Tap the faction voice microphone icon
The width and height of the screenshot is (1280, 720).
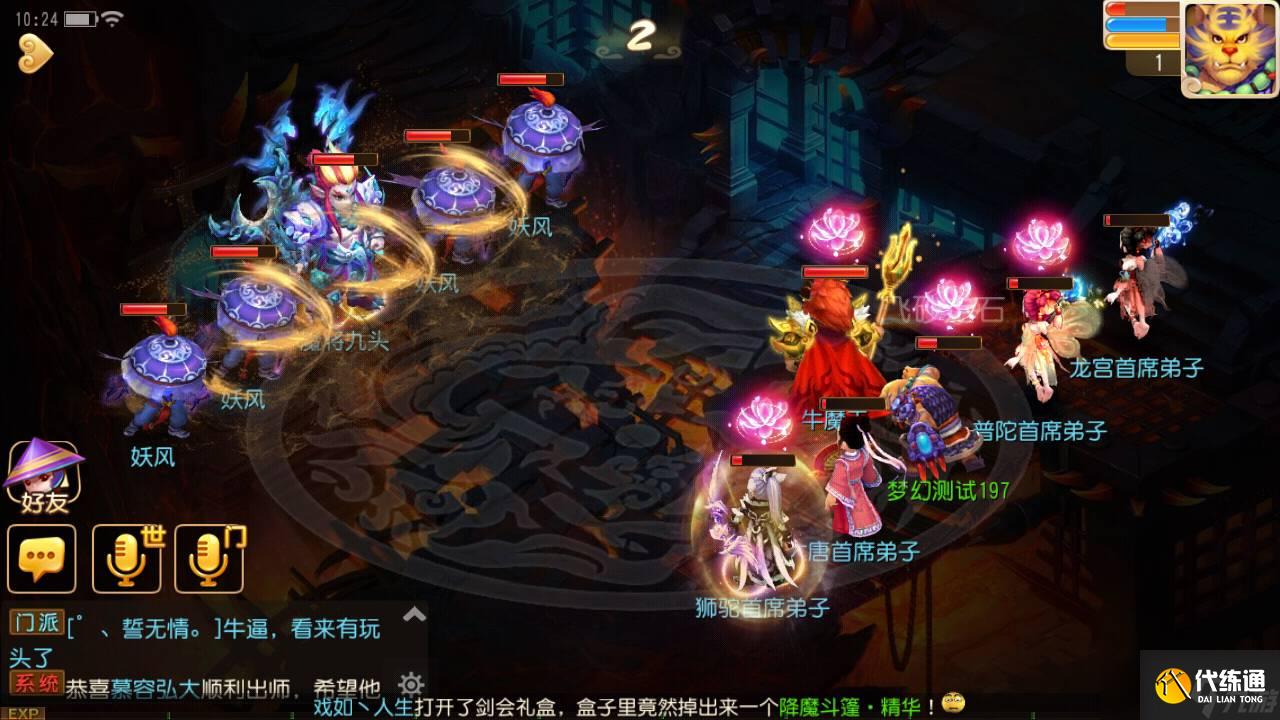click(207, 559)
